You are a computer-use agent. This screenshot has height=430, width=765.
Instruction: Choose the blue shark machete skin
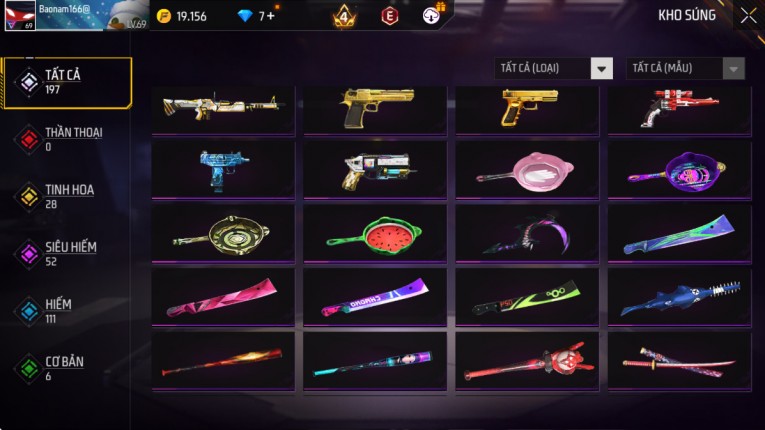tap(679, 298)
